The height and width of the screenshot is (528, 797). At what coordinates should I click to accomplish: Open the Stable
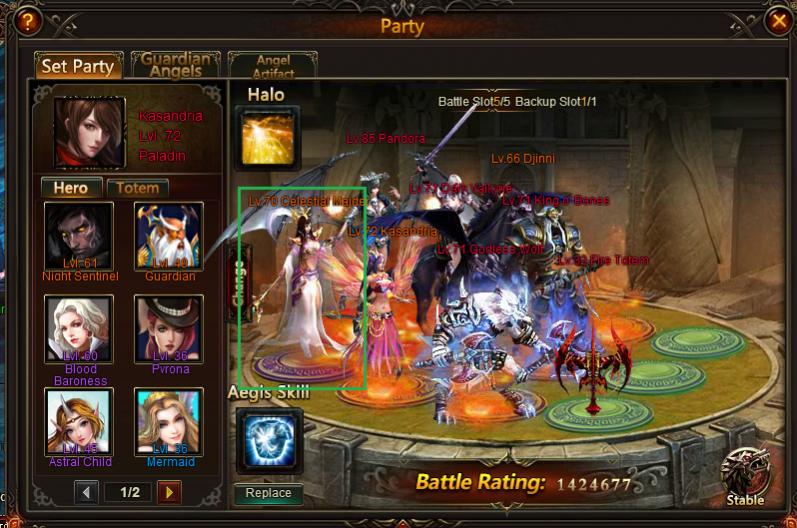click(745, 475)
